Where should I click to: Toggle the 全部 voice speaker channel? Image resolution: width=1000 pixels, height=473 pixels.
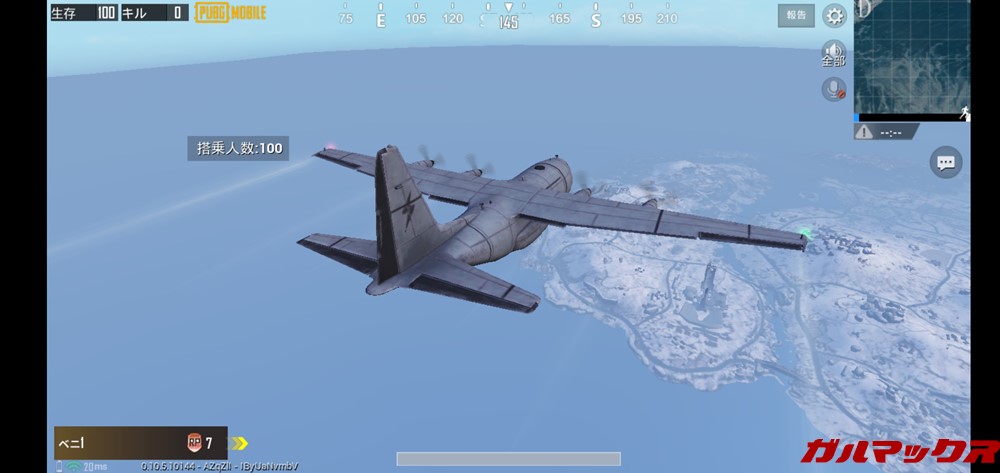[833, 53]
